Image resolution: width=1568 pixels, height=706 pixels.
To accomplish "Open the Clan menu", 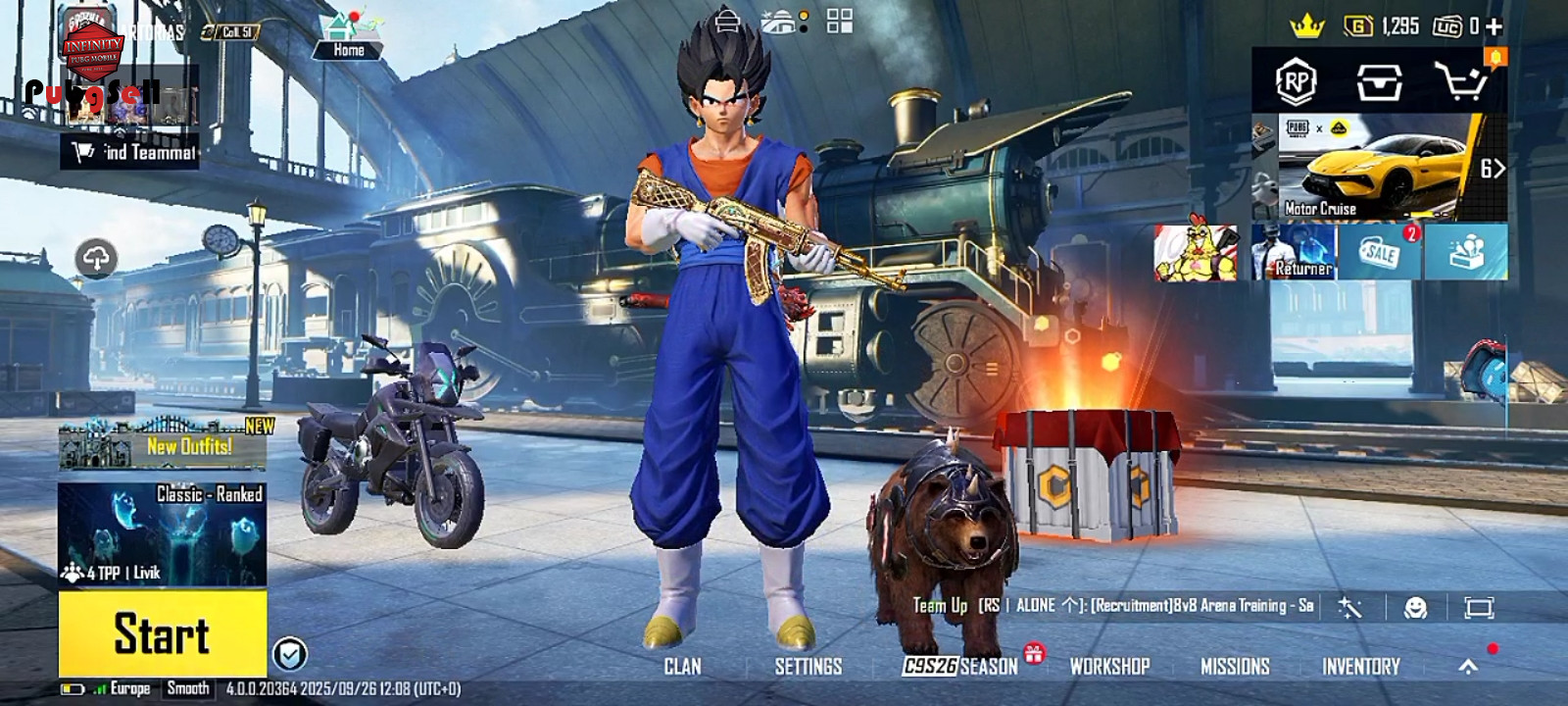I will [682, 667].
